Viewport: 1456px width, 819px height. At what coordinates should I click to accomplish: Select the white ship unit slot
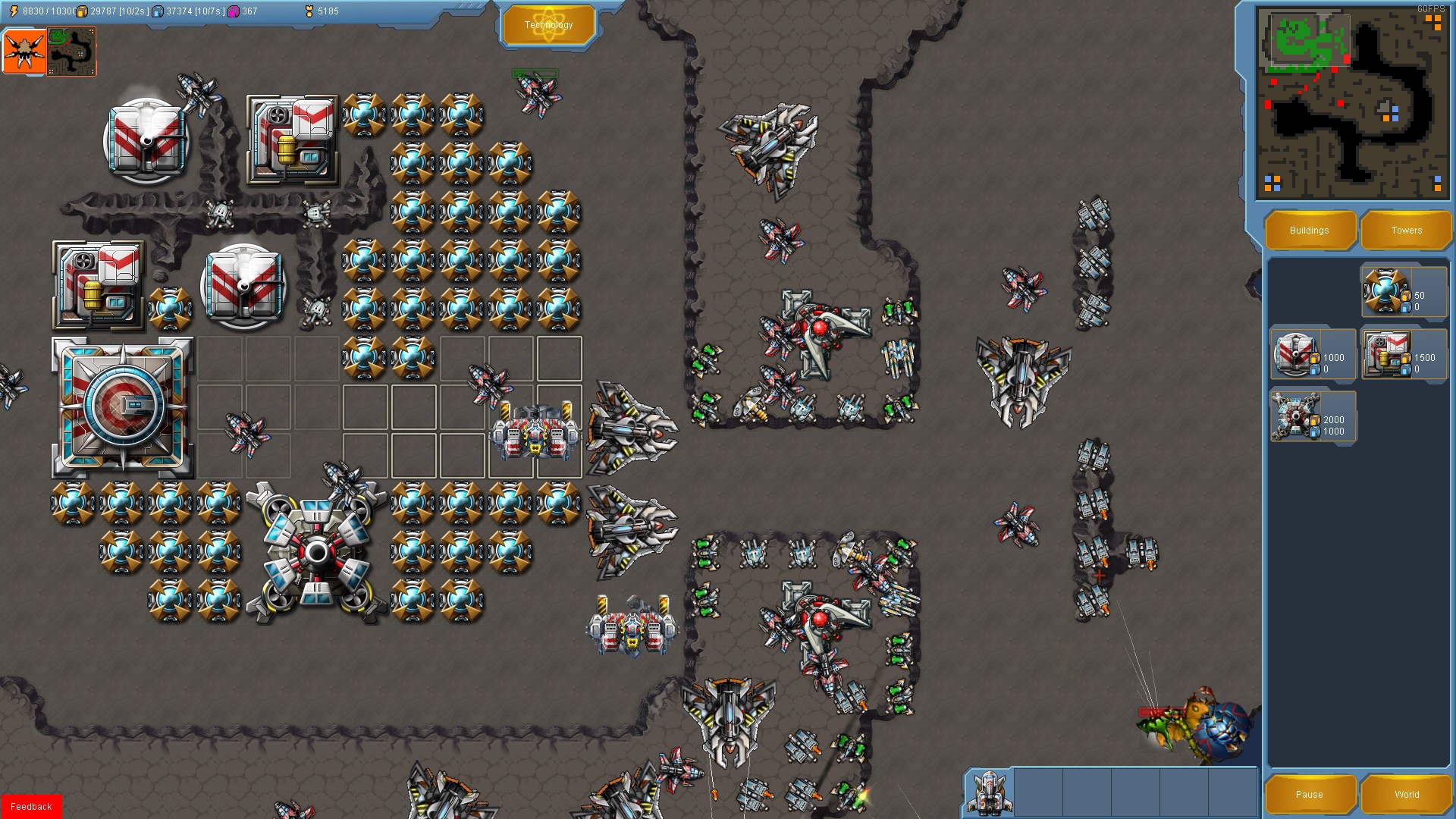990,792
